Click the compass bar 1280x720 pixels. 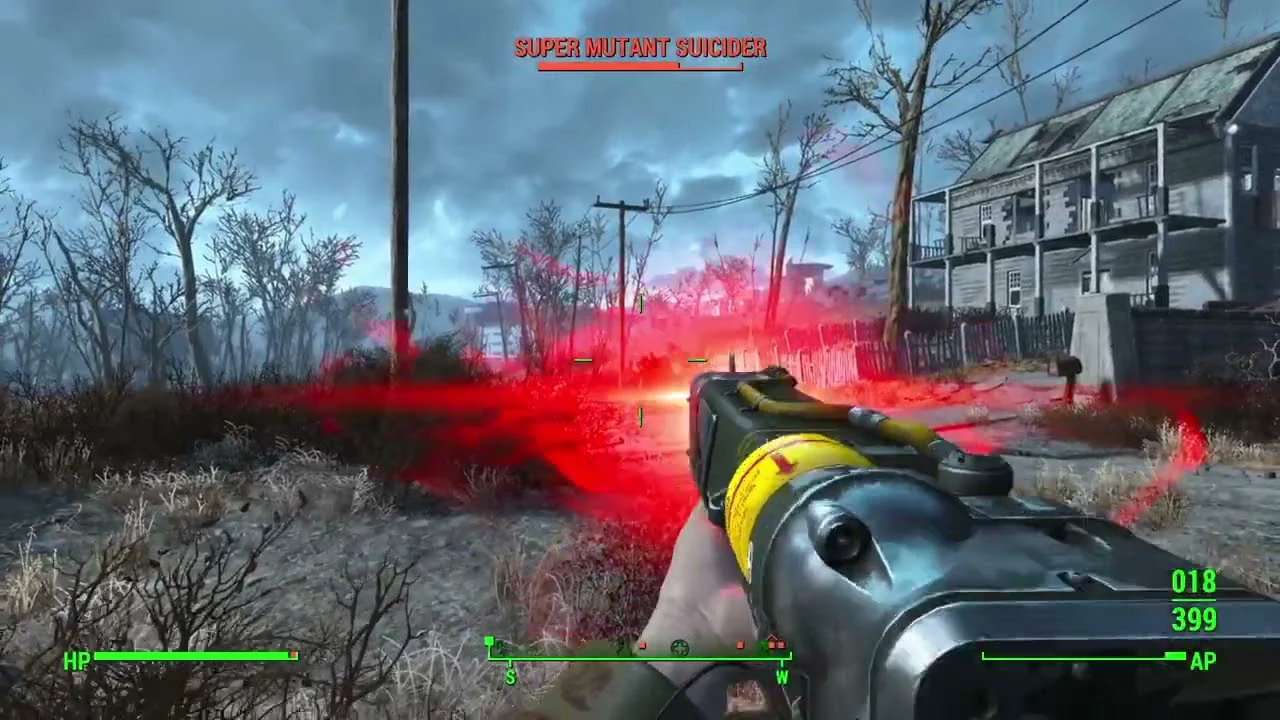[640, 656]
